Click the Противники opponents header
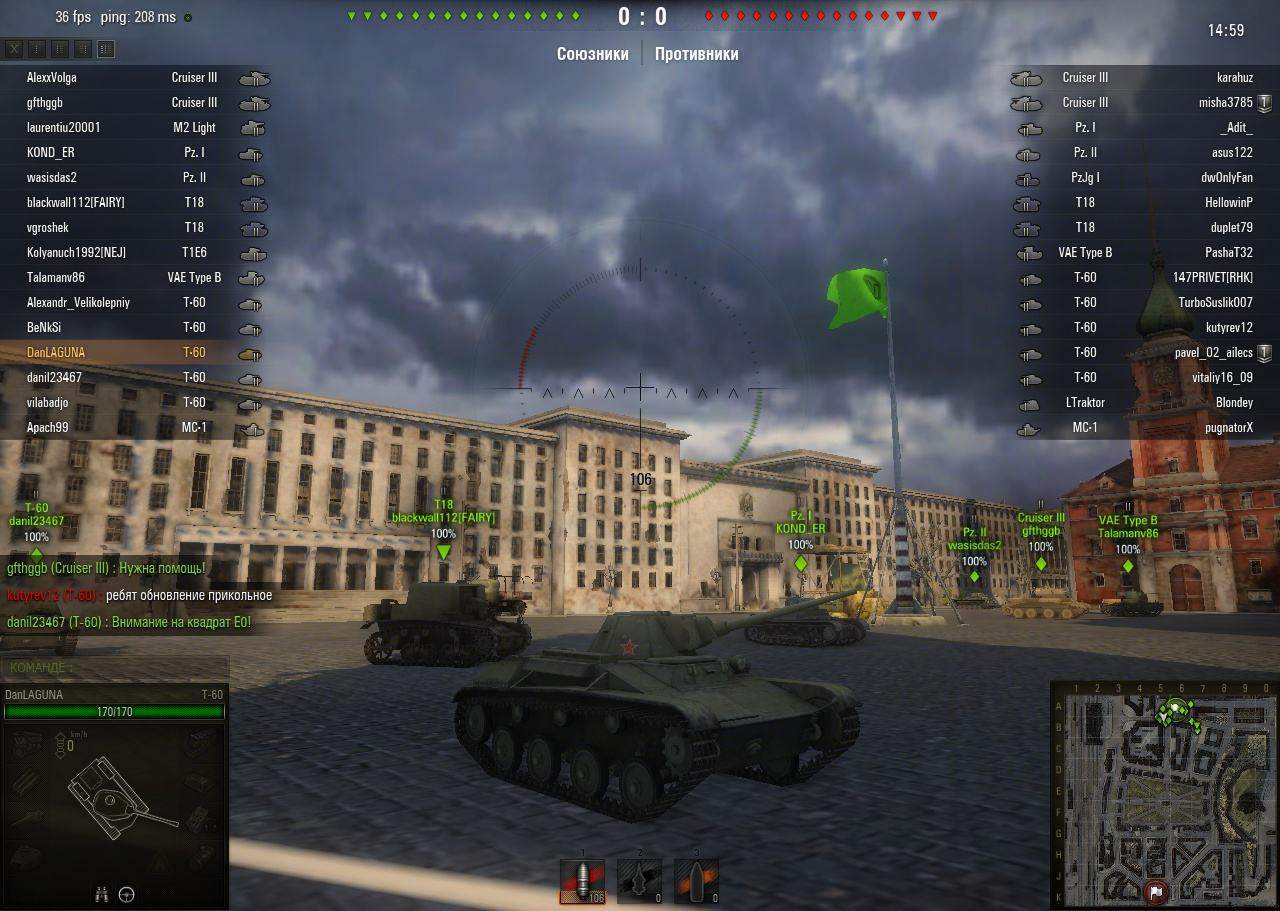 (697, 54)
